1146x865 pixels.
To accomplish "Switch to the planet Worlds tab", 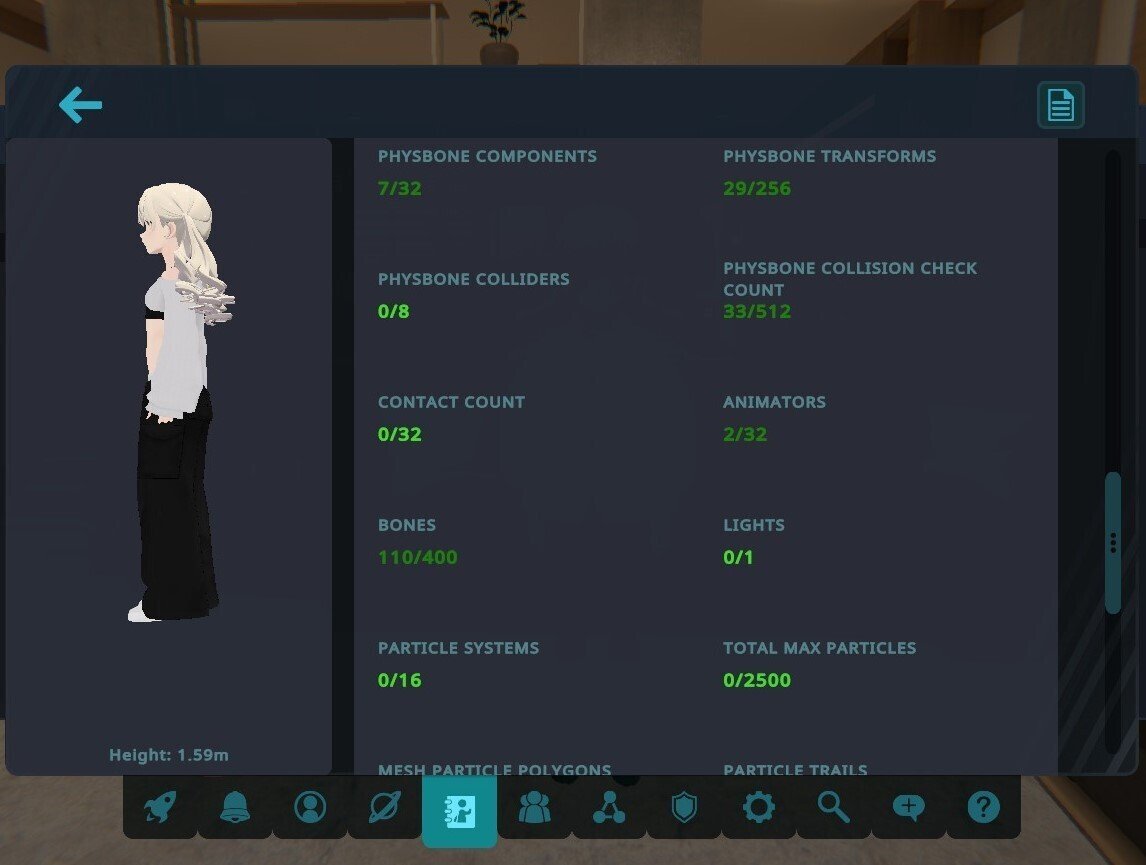I will point(385,807).
